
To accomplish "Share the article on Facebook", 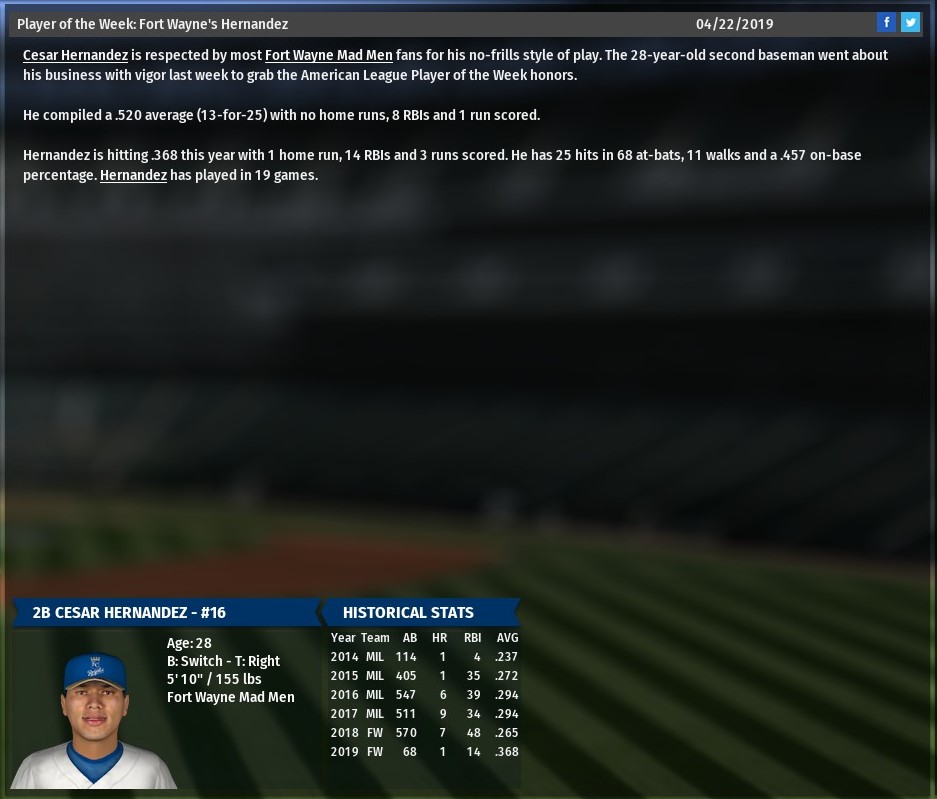I will pos(886,23).
